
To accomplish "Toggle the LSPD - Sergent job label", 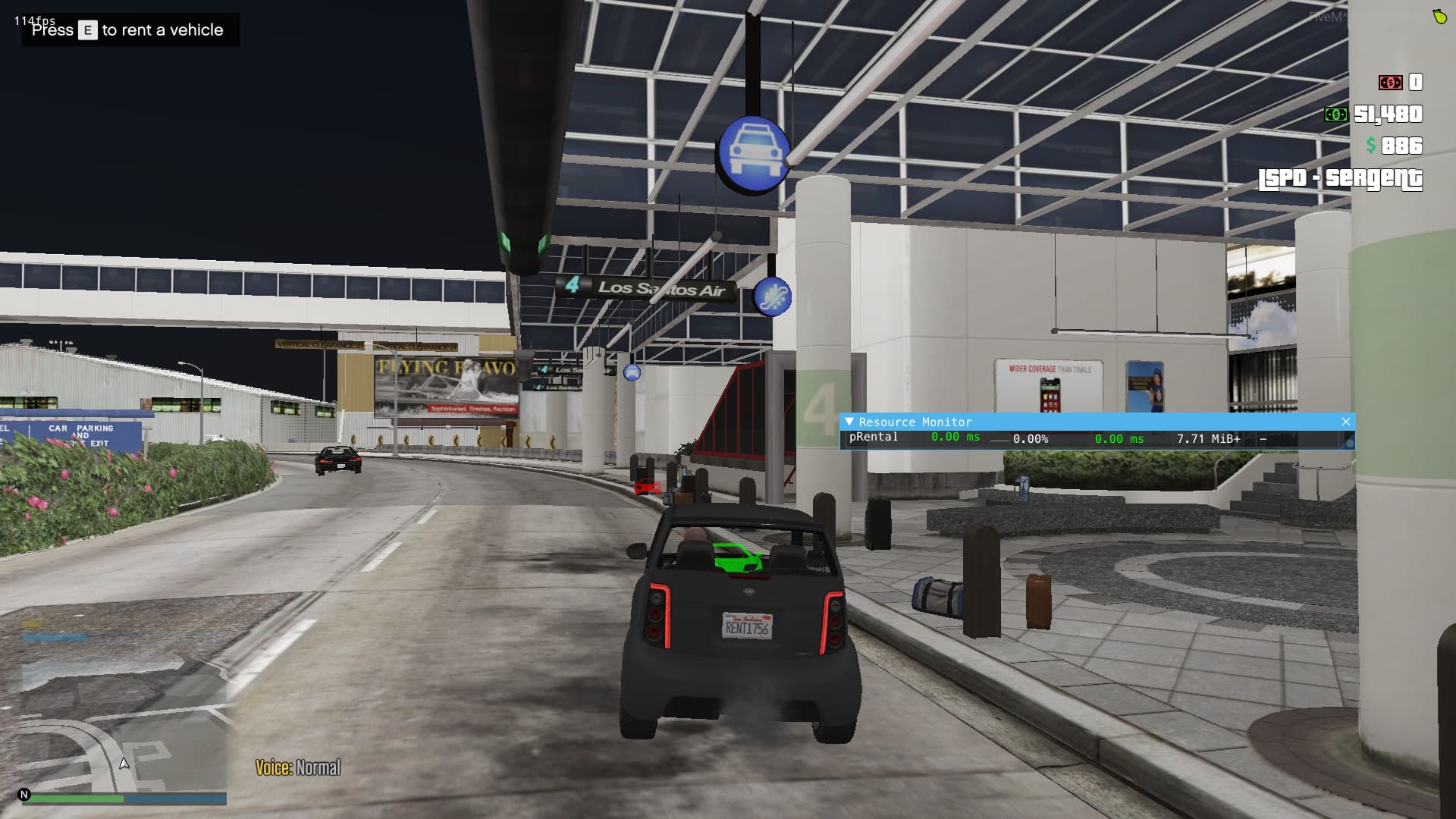I will 1339,180.
